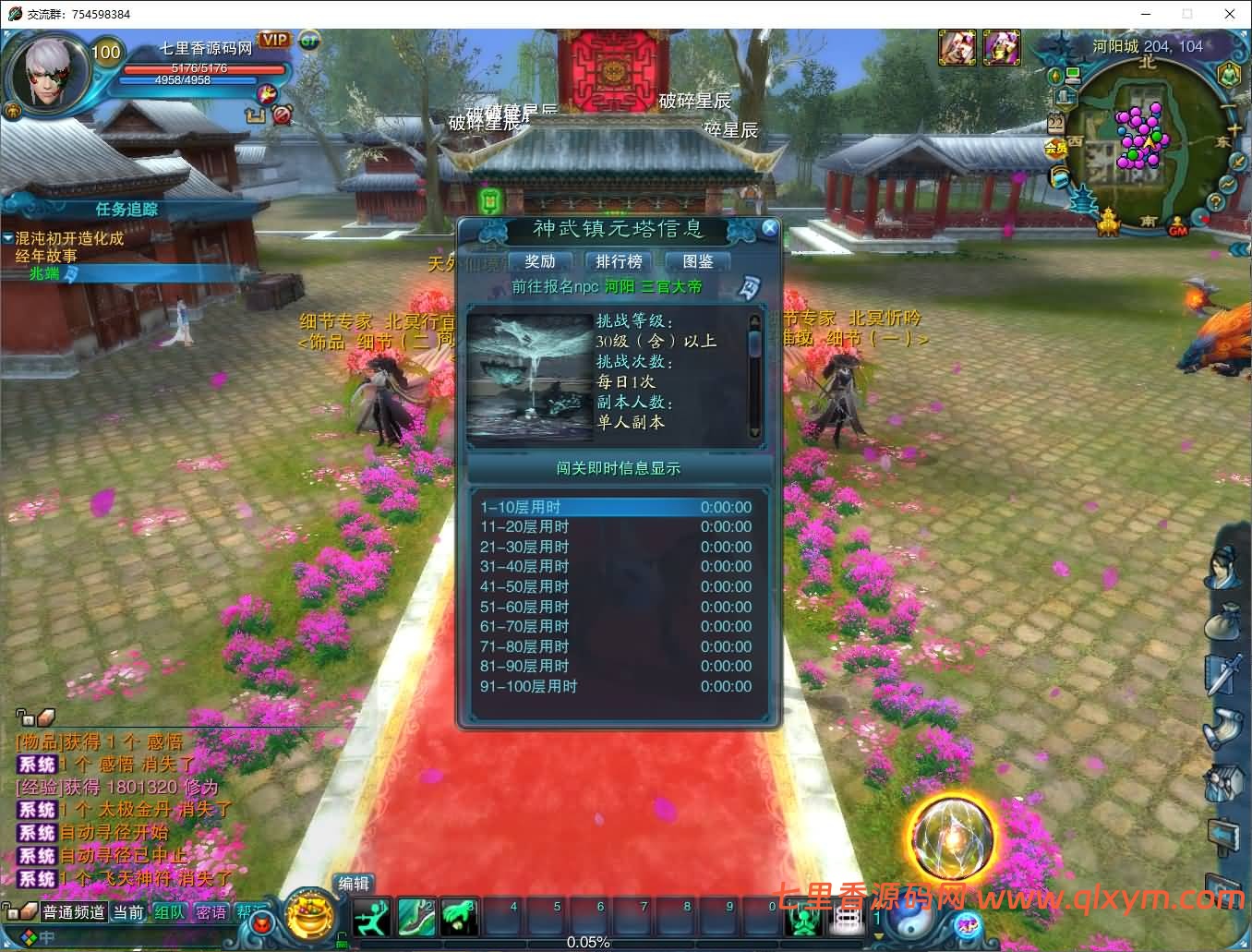This screenshot has height=952, width=1252.
Task: Click the 0.05% experience progress bar
Action: coord(591,942)
